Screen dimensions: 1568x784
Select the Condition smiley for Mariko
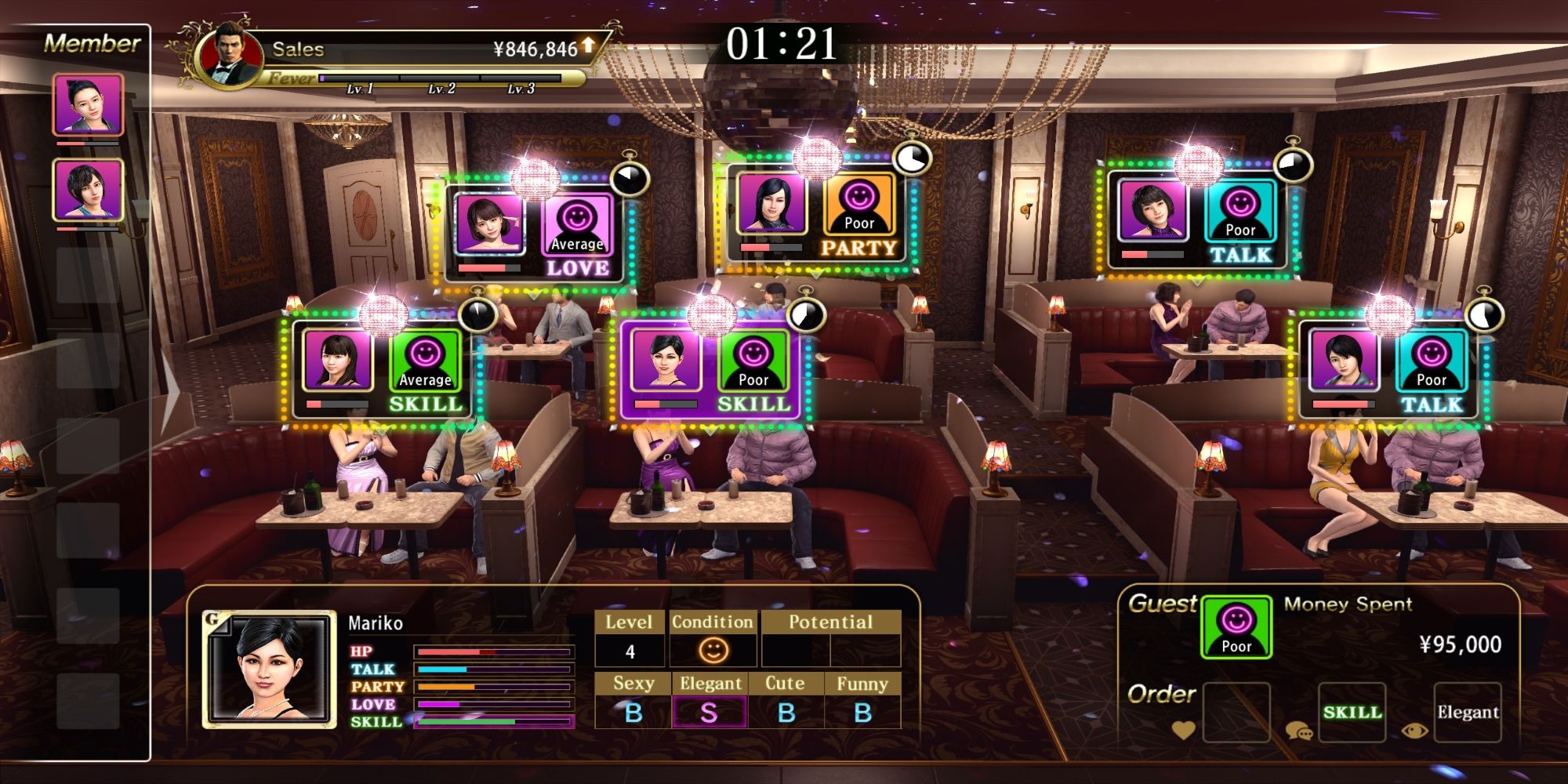point(713,649)
